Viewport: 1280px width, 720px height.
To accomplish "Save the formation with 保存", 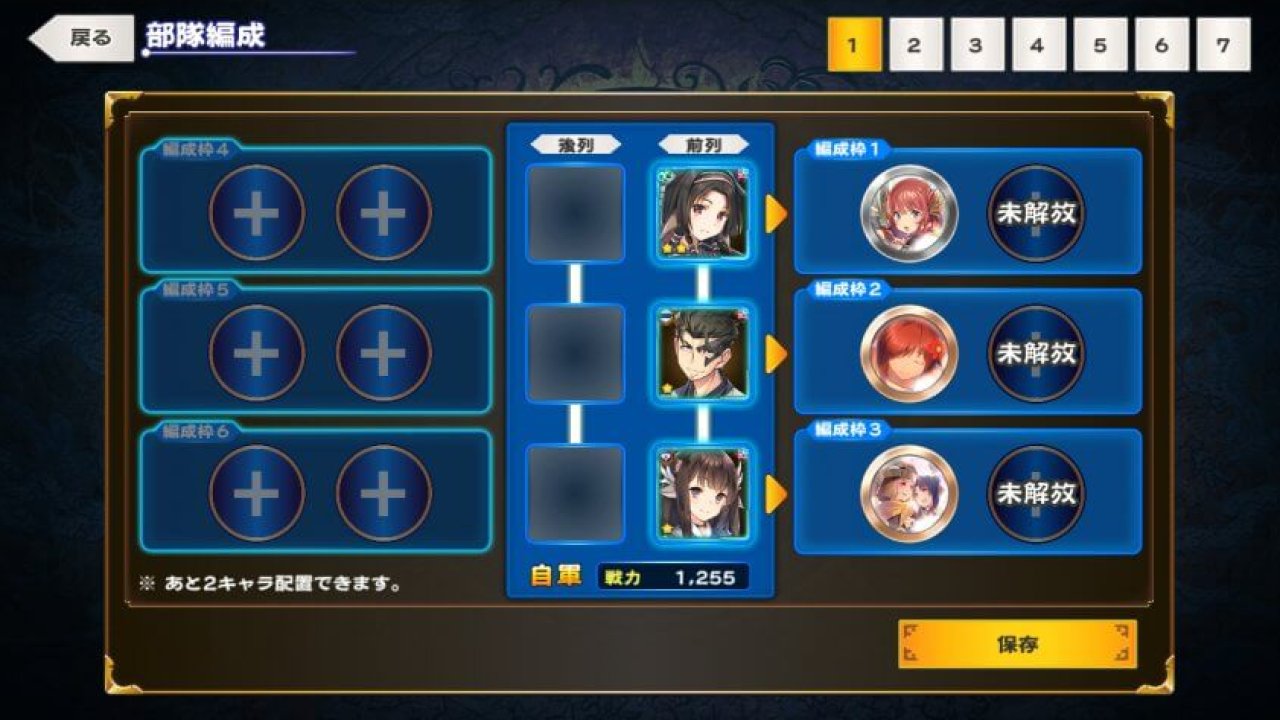I will (1017, 644).
